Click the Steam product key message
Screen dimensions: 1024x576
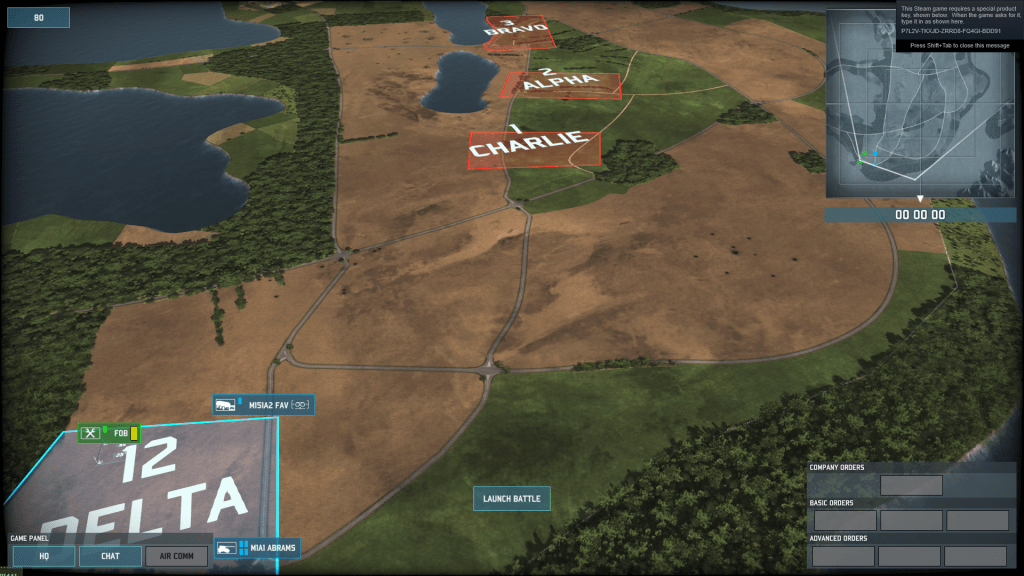pos(958,27)
